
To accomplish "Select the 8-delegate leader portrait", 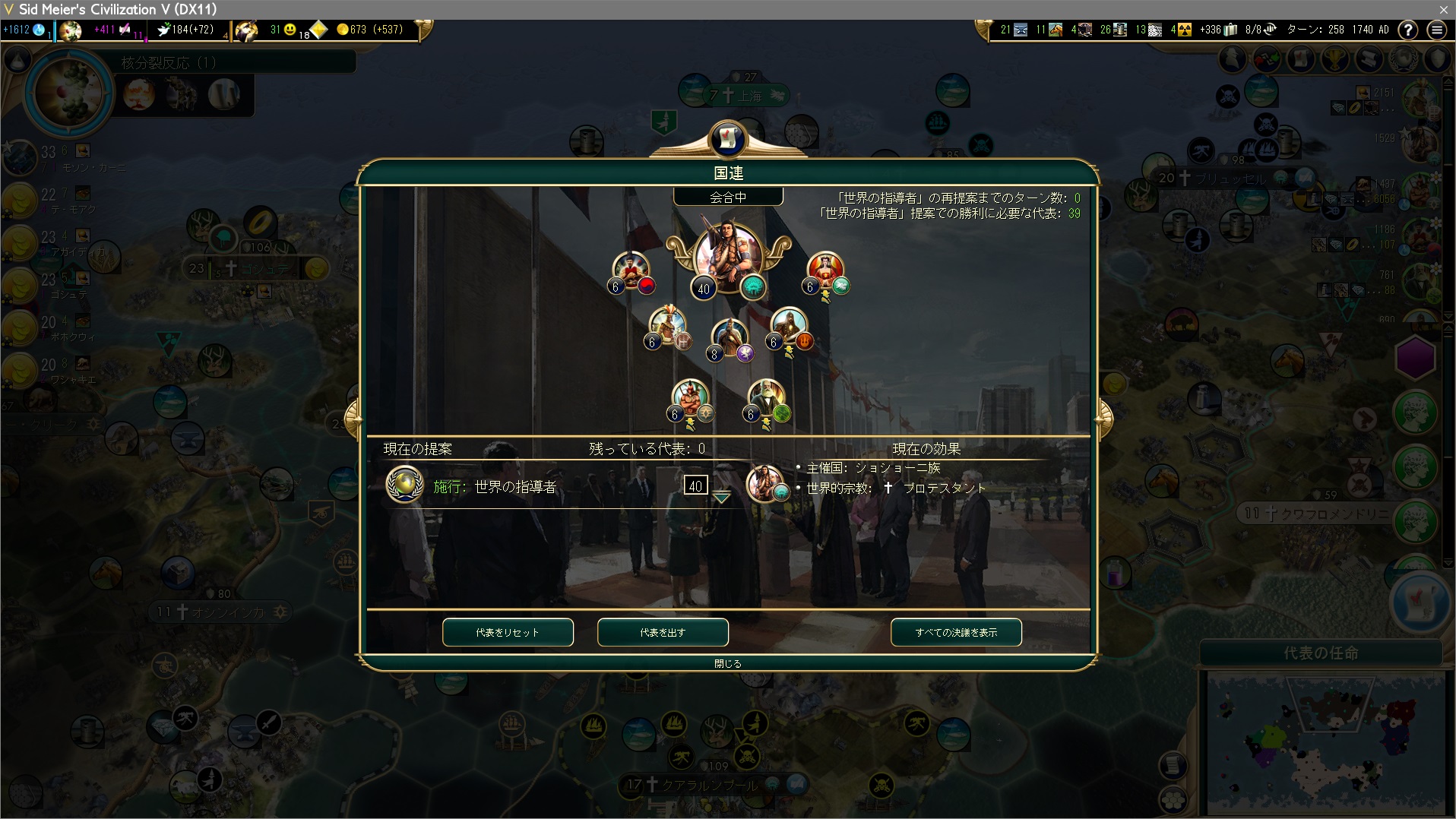I will click(730, 338).
